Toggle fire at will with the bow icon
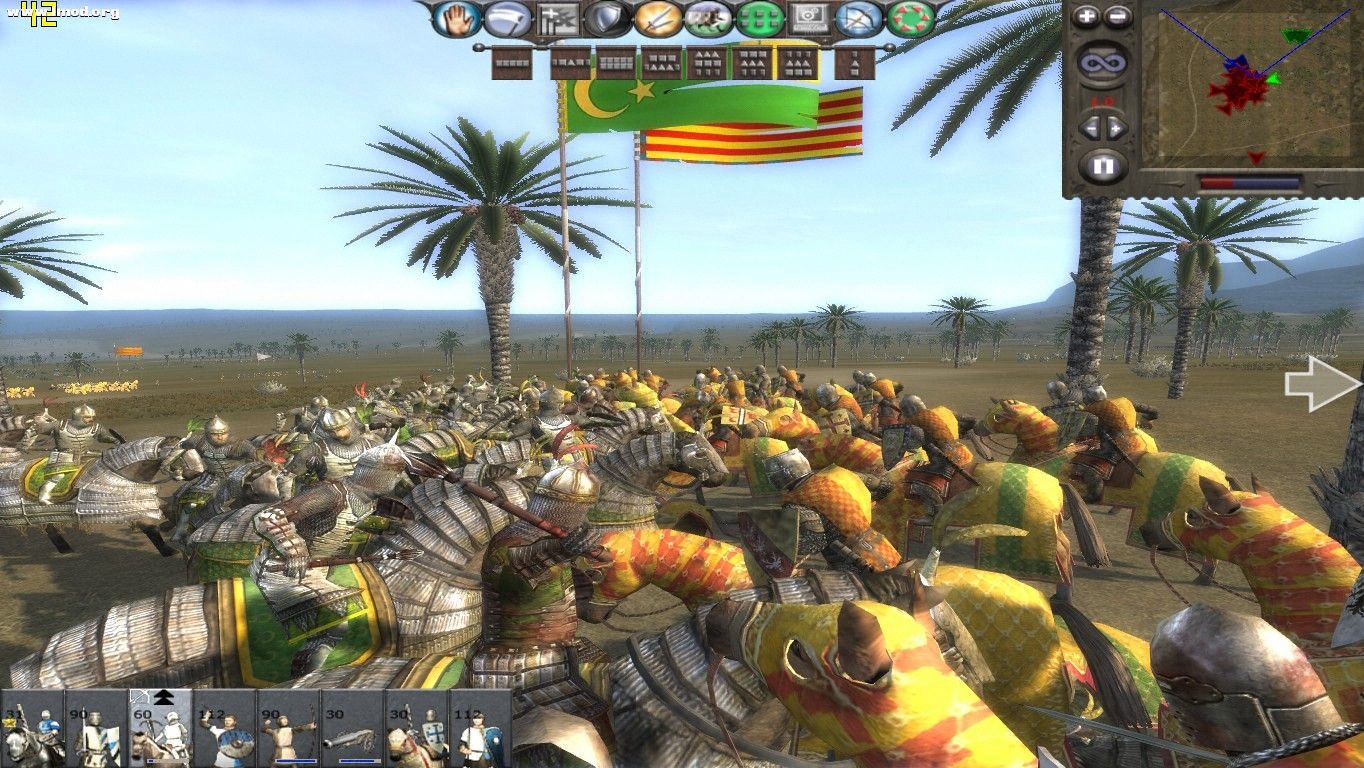 click(x=858, y=18)
